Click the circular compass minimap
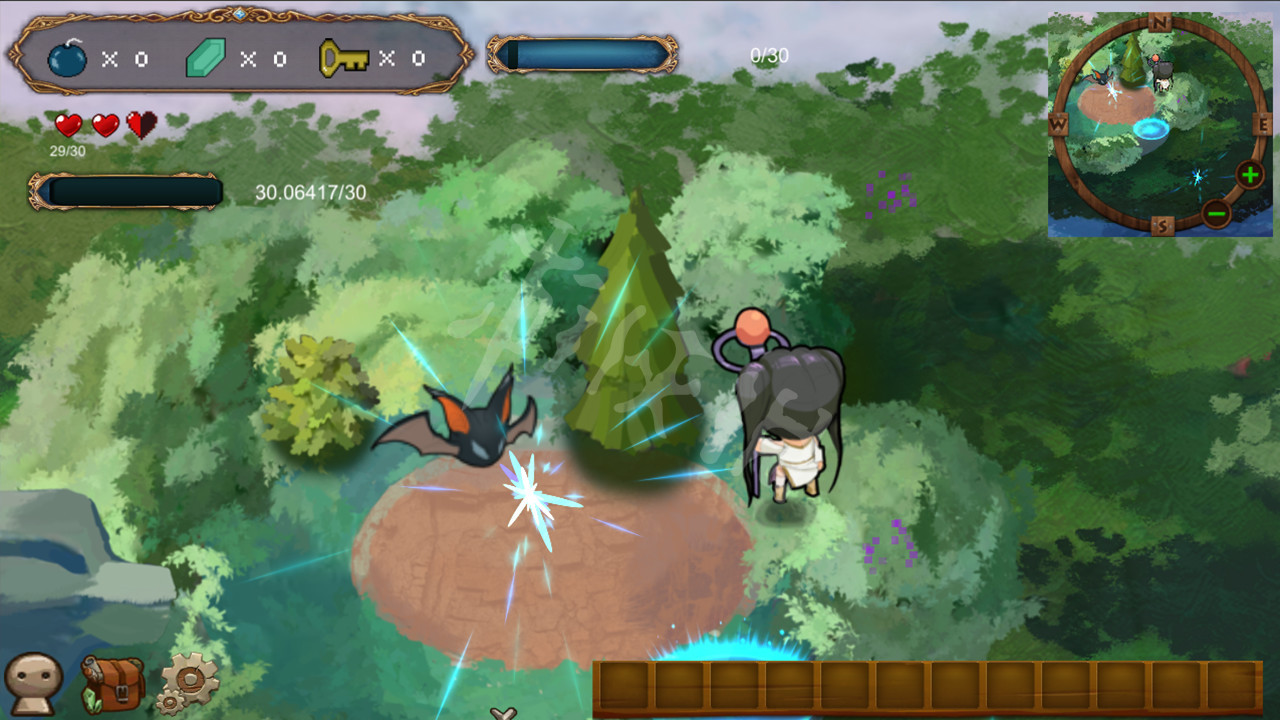 pyautogui.click(x=1160, y=125)
